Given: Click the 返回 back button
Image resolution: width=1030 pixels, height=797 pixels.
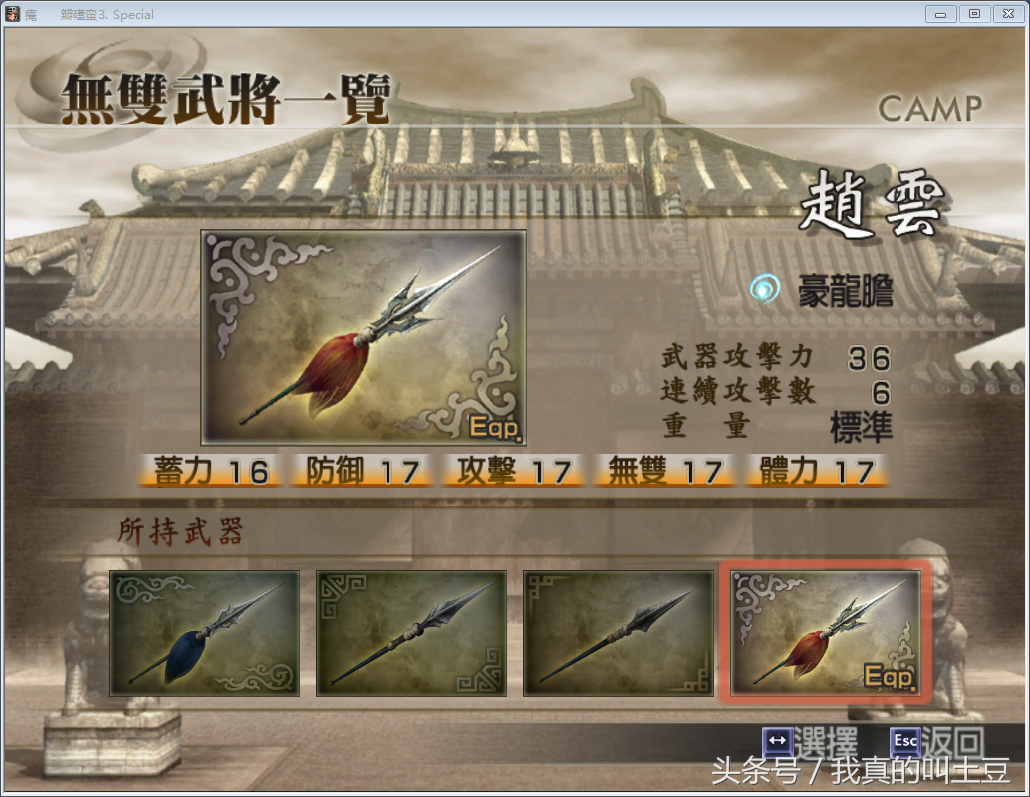Looking at the screenshot, I should (936, 742).
